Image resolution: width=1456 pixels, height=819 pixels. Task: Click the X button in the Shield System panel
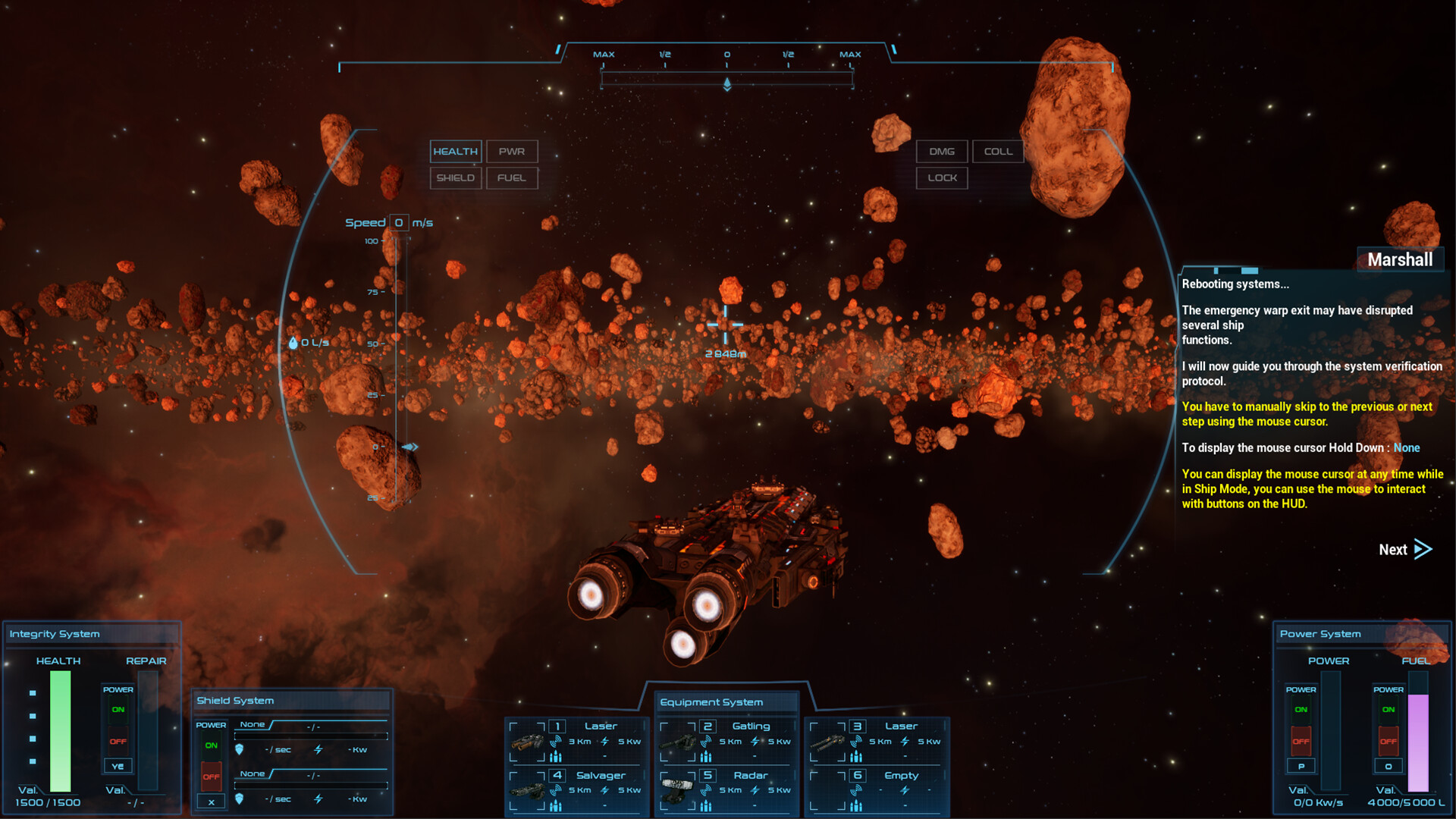211,802
